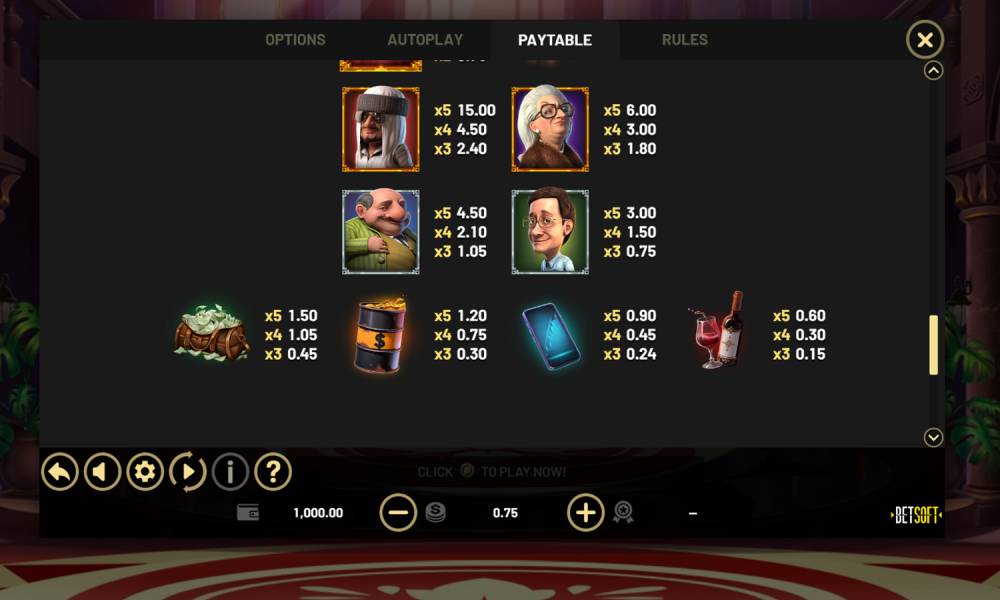Open settings with the gear button
The height and width of the screenshot is (600, 1000).
(x=145, y=471)
